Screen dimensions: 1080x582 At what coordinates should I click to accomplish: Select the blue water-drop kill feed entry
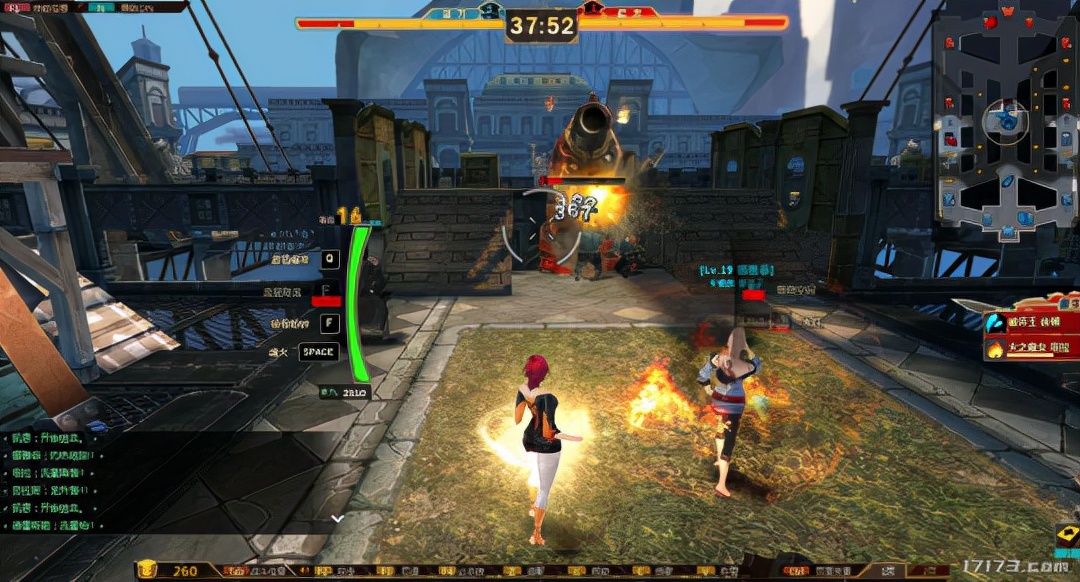click(1030, 324)
